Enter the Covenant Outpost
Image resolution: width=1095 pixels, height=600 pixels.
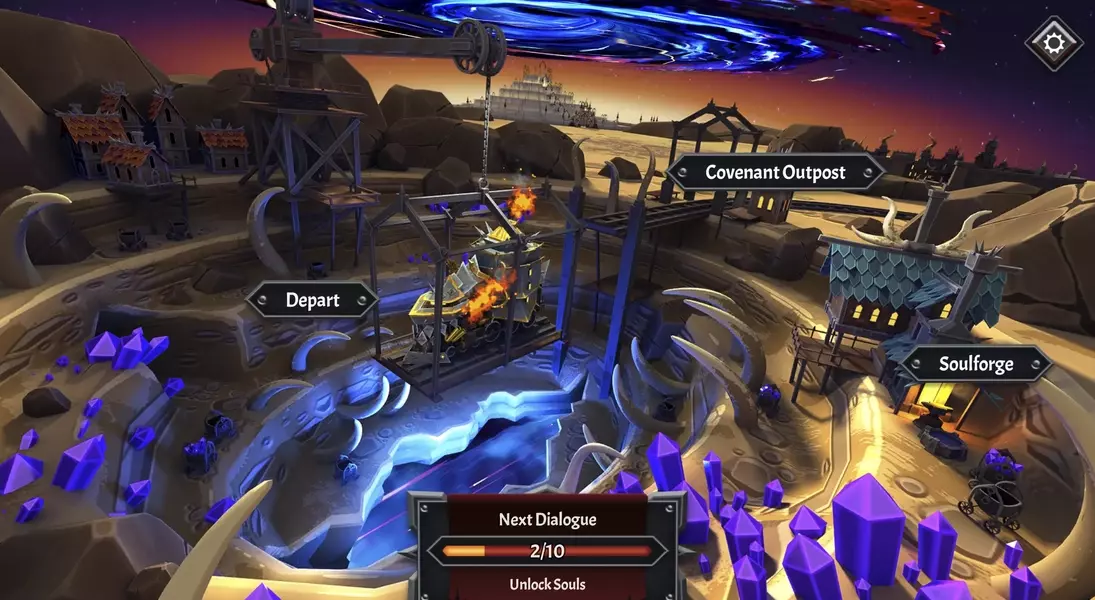pos(775,172)
